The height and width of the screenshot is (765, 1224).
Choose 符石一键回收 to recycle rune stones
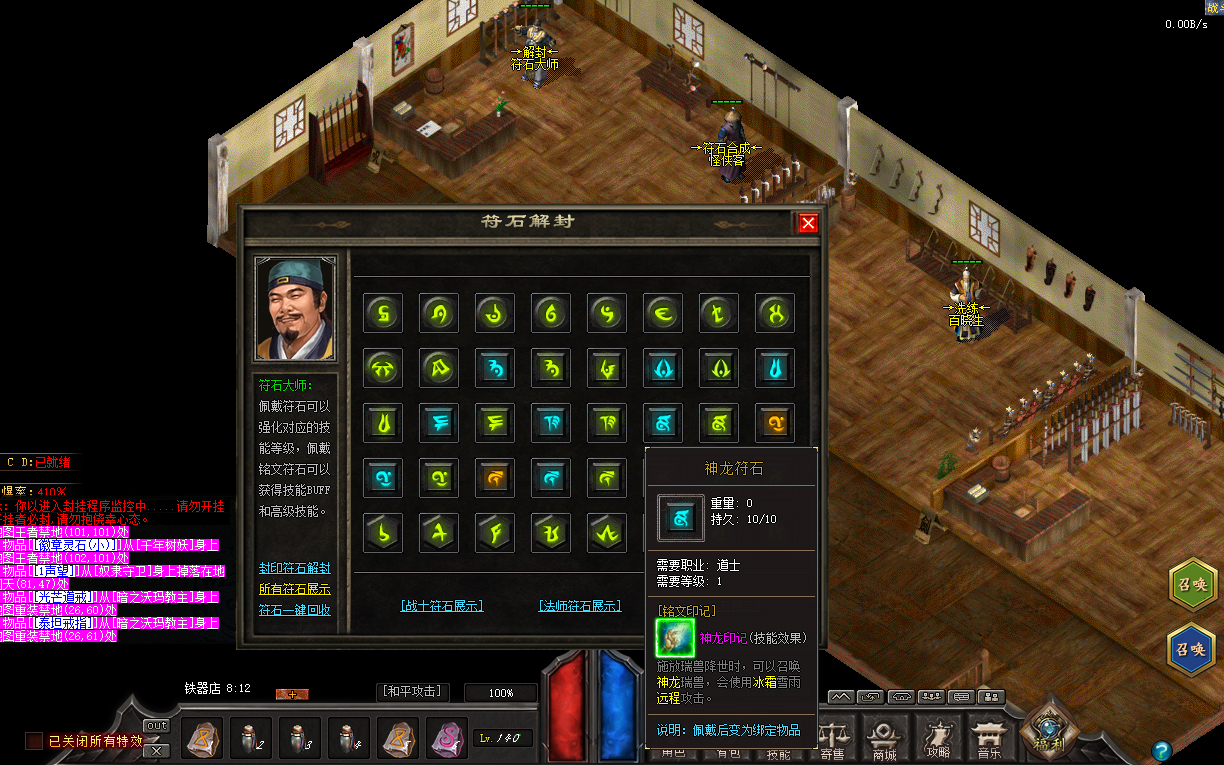[294, 610]
